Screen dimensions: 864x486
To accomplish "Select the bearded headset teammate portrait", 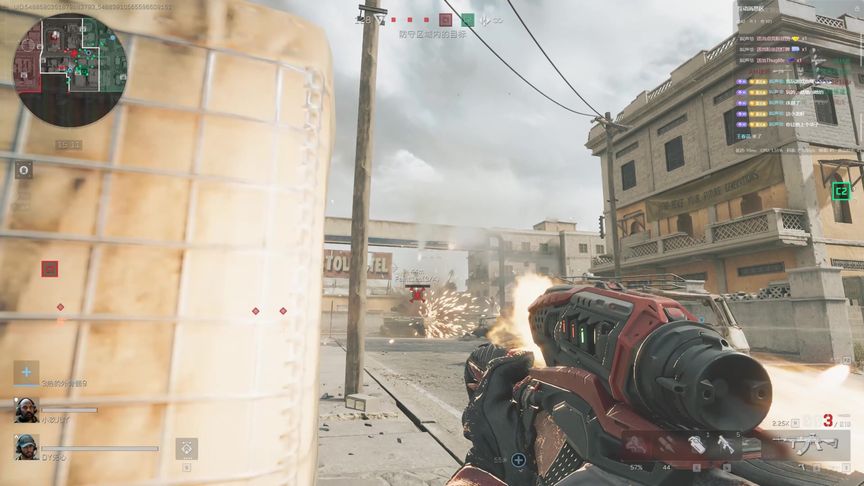I will coord(26,409).
